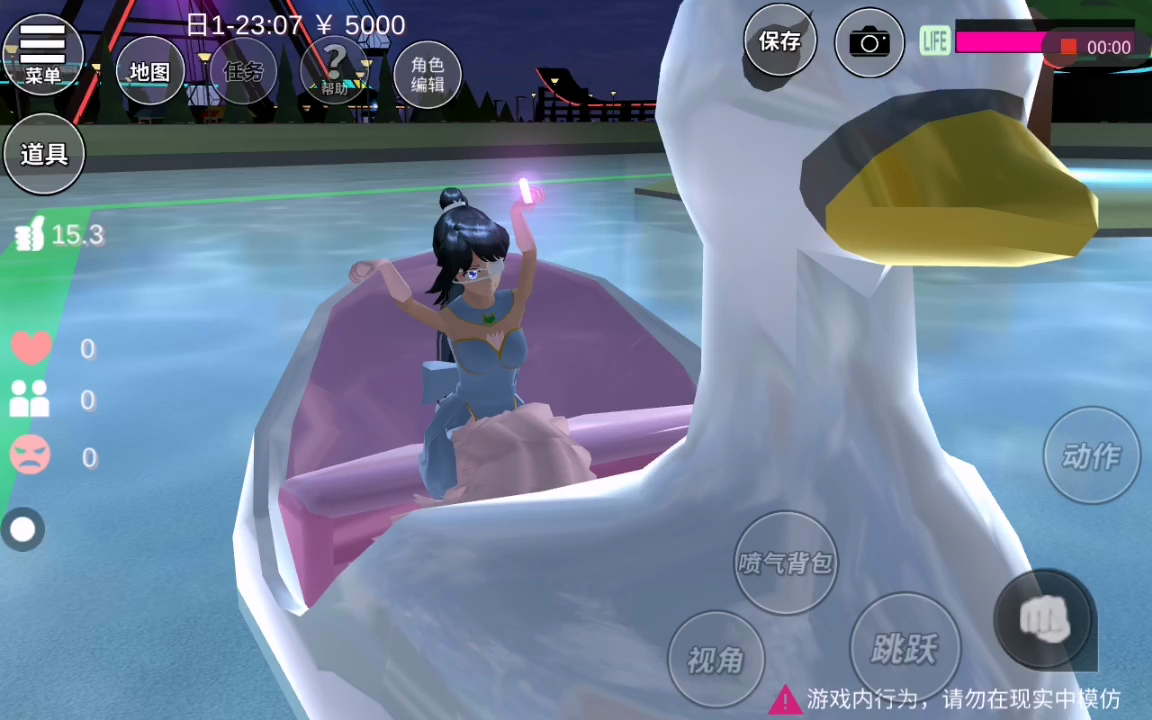Click the 保存 save button
This screenshot has width=1152, height=720.
tap(780, 41)
